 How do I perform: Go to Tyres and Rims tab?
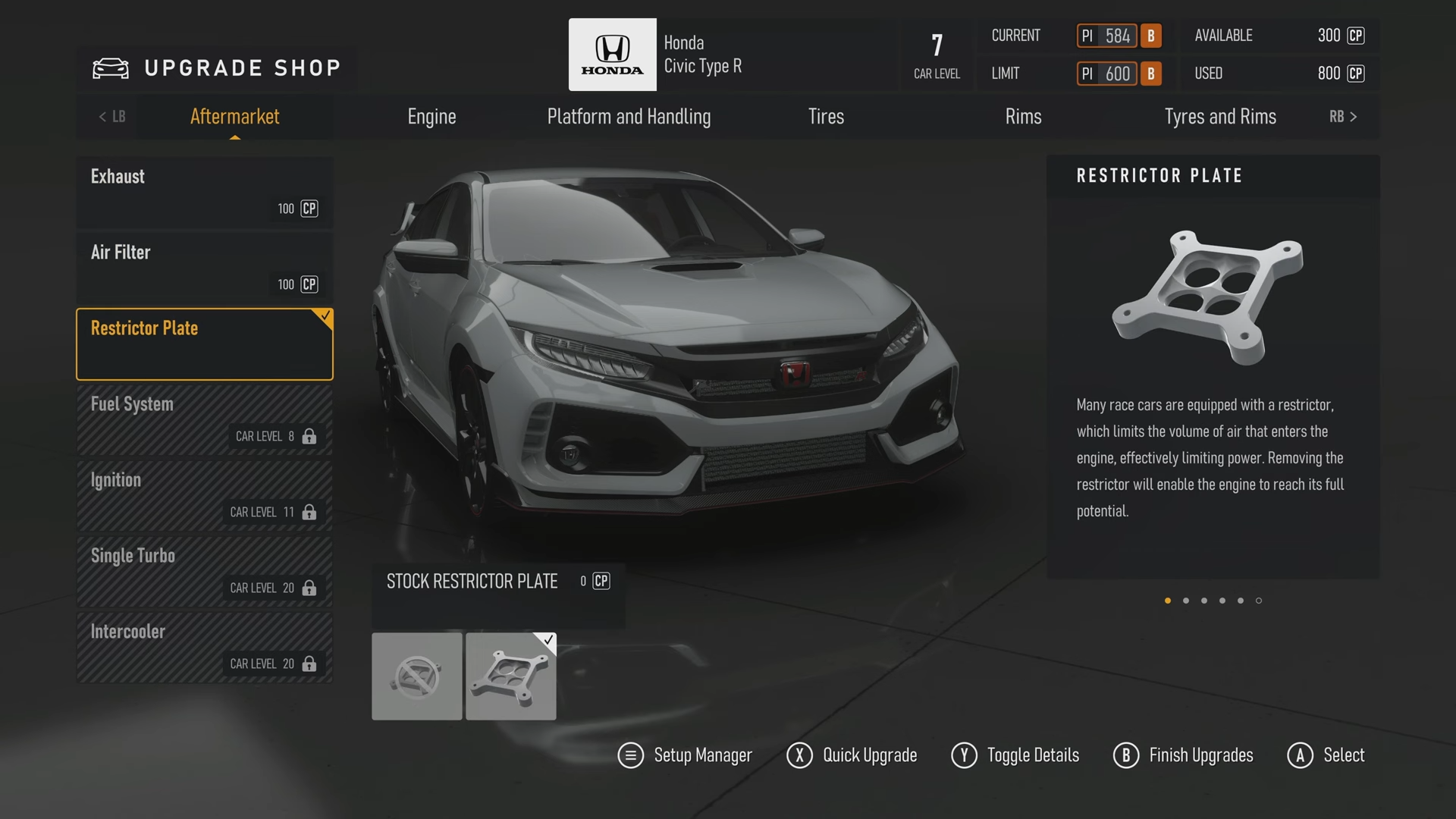point(1219,117)
